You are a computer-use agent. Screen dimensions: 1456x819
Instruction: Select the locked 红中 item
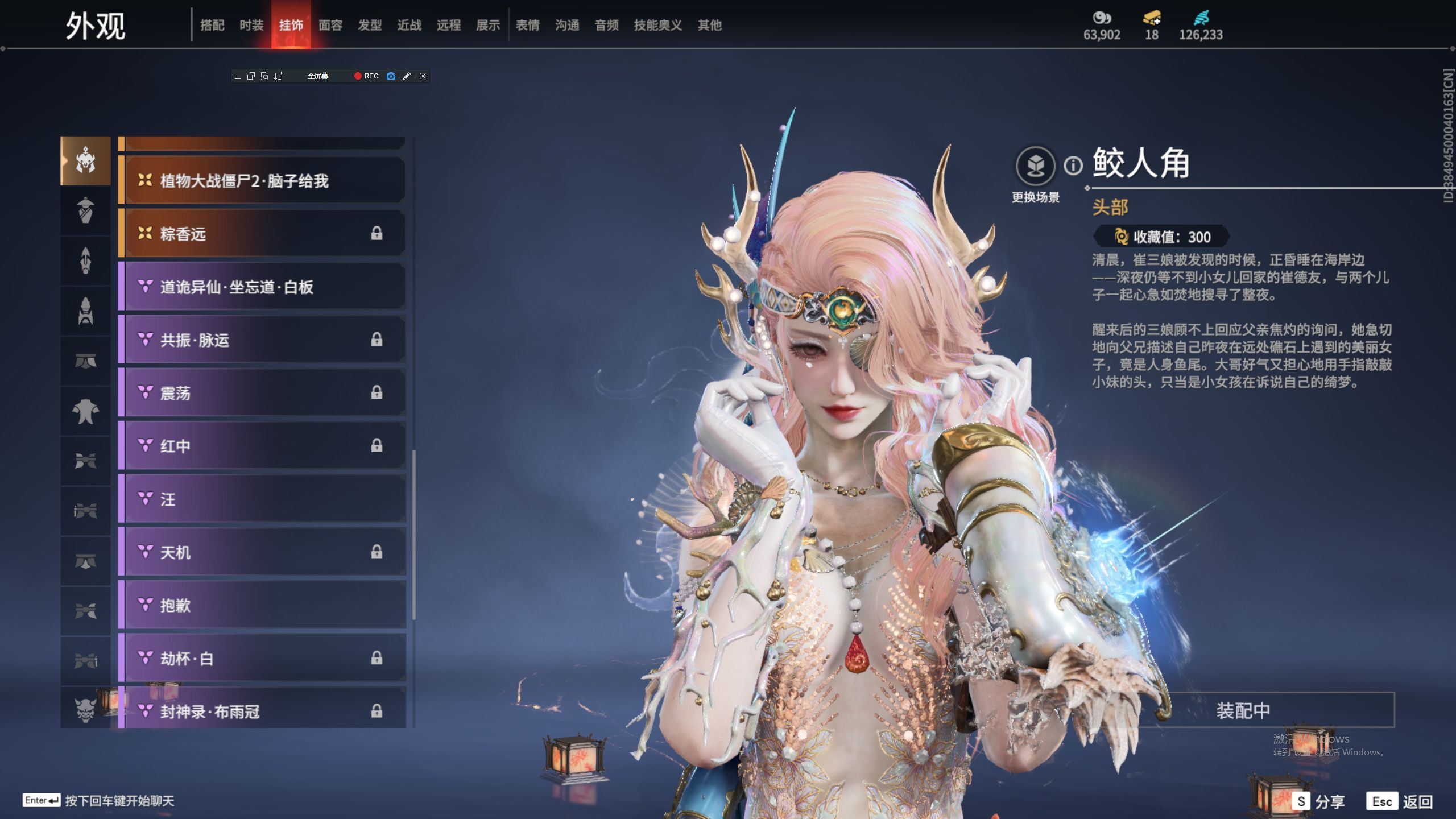[x=263, y=446]
